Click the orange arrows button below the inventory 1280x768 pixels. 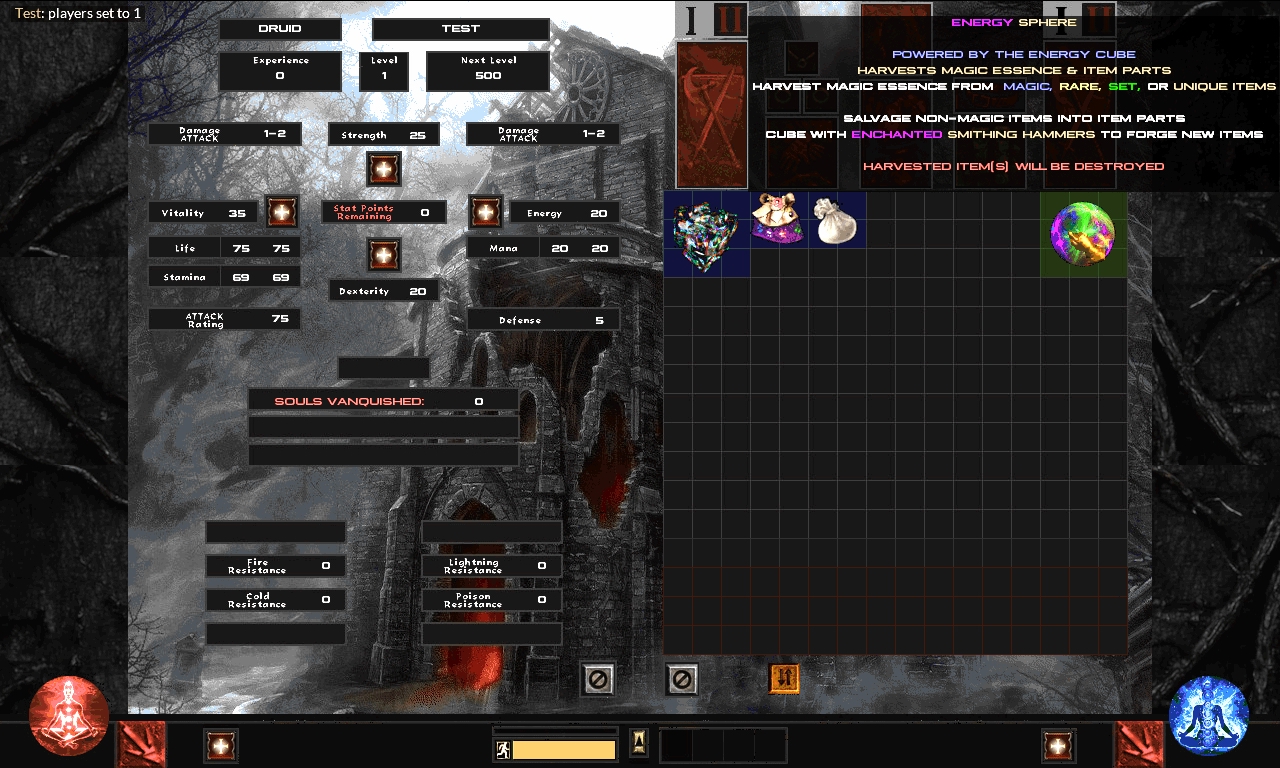[x=784, y=679]
